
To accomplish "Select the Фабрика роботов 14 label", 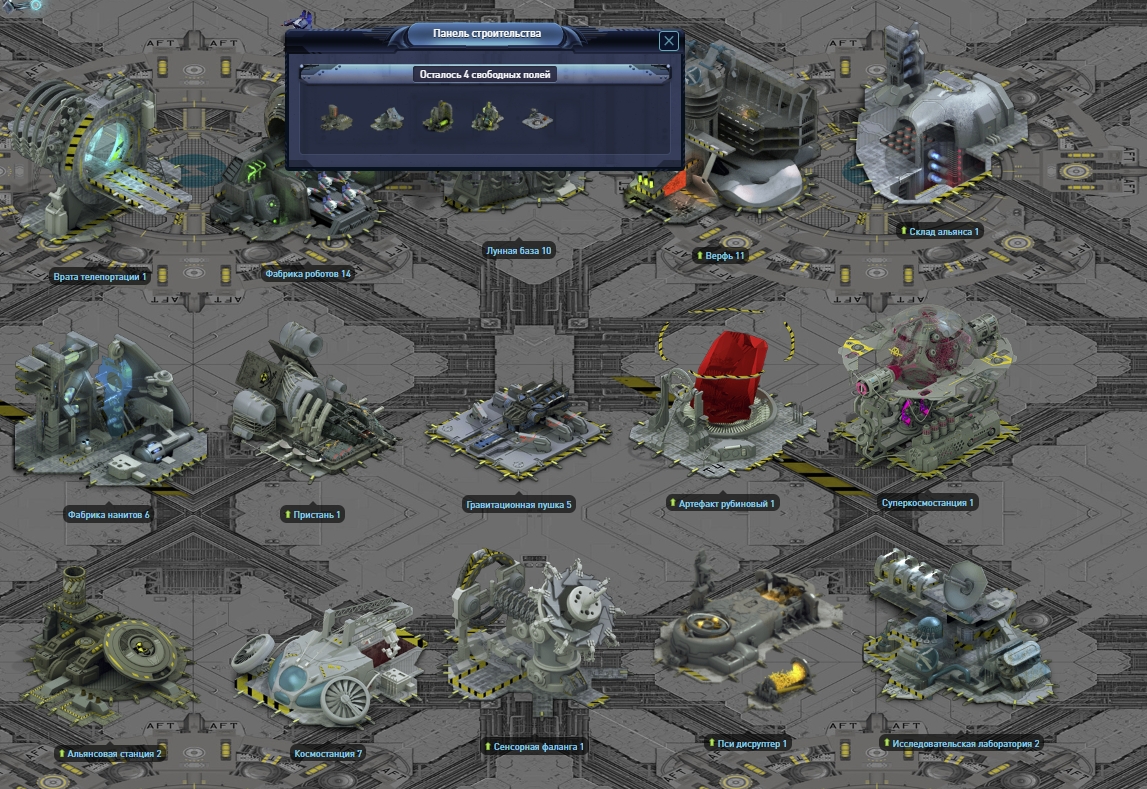I will pos(308,273).
